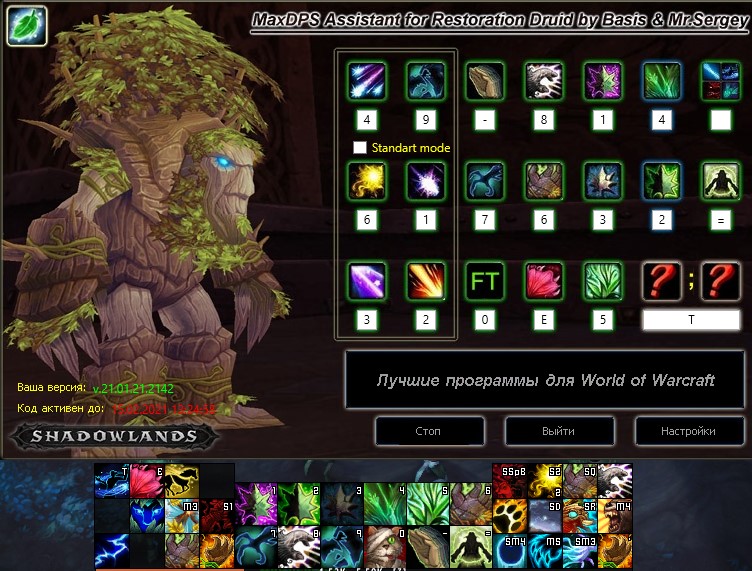
Task: Click the green silhouette figure ability icon
Action: coord(720,182)
